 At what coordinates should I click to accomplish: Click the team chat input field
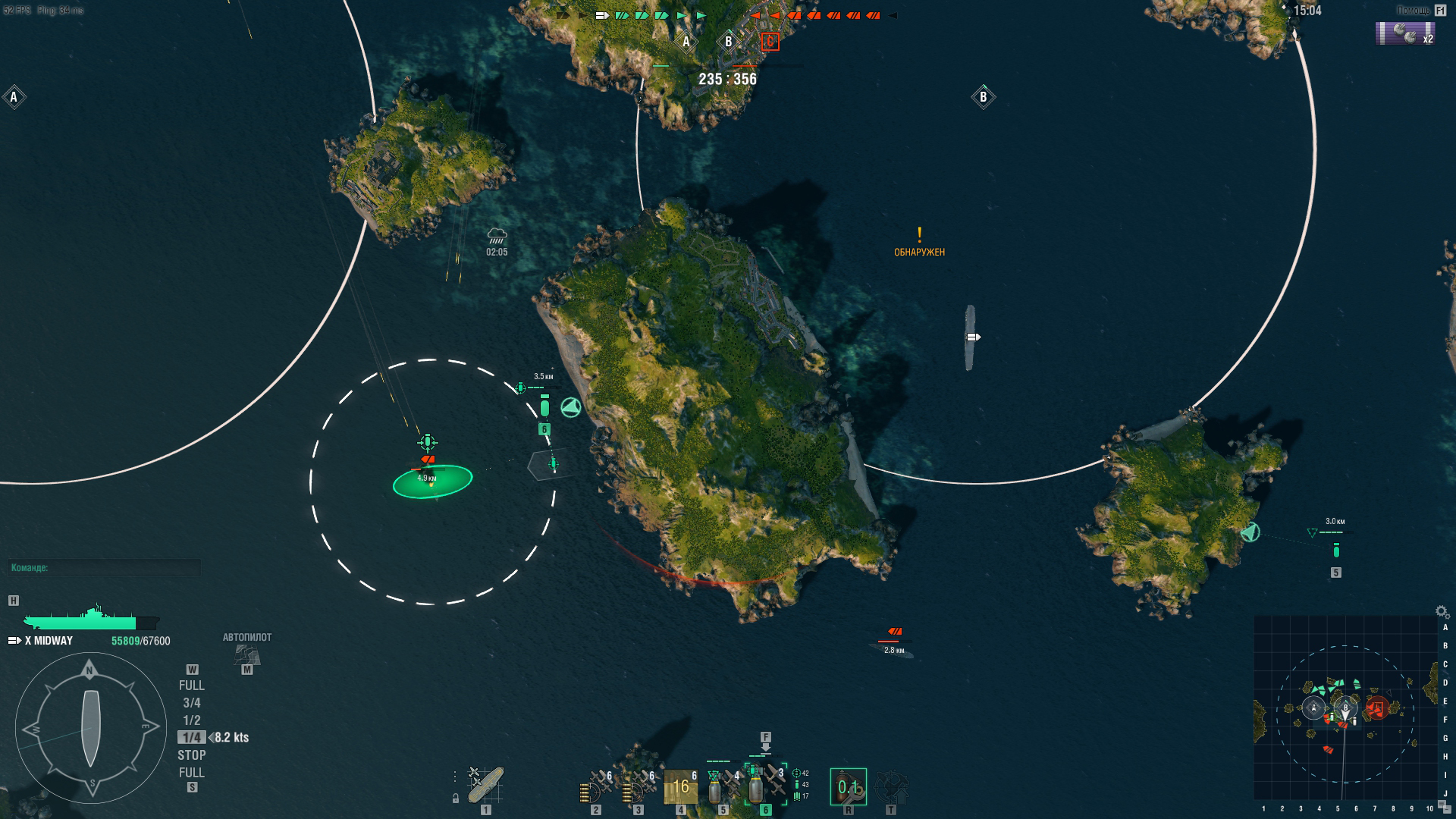[105, 568]
